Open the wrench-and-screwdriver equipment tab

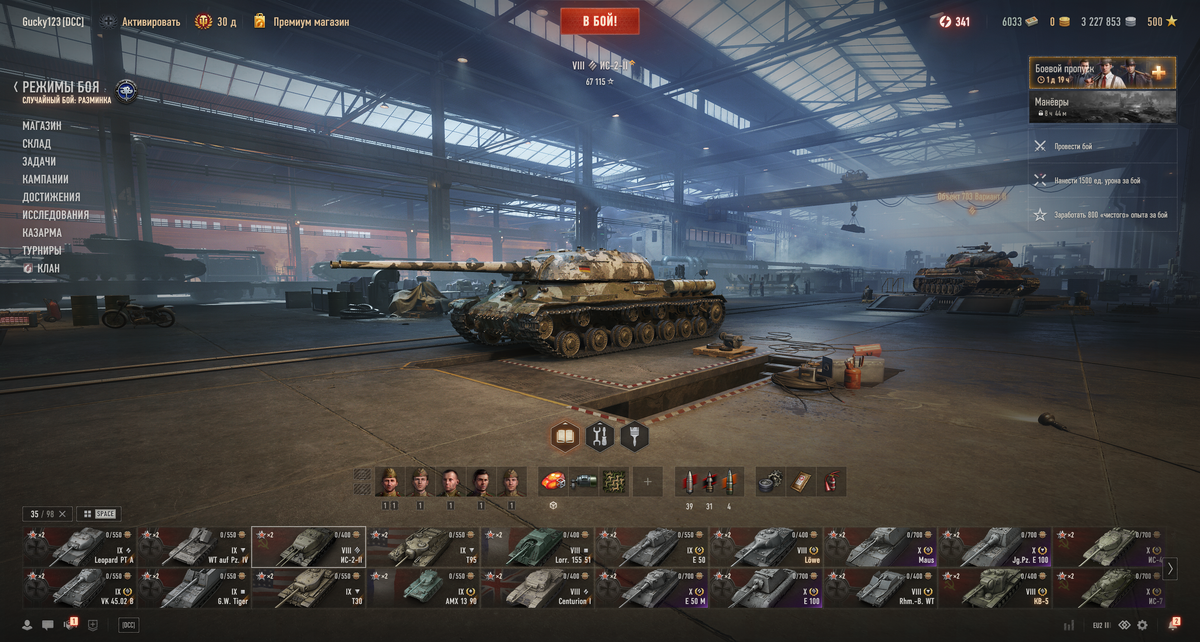pyautogui.click(x=600, y=436)
